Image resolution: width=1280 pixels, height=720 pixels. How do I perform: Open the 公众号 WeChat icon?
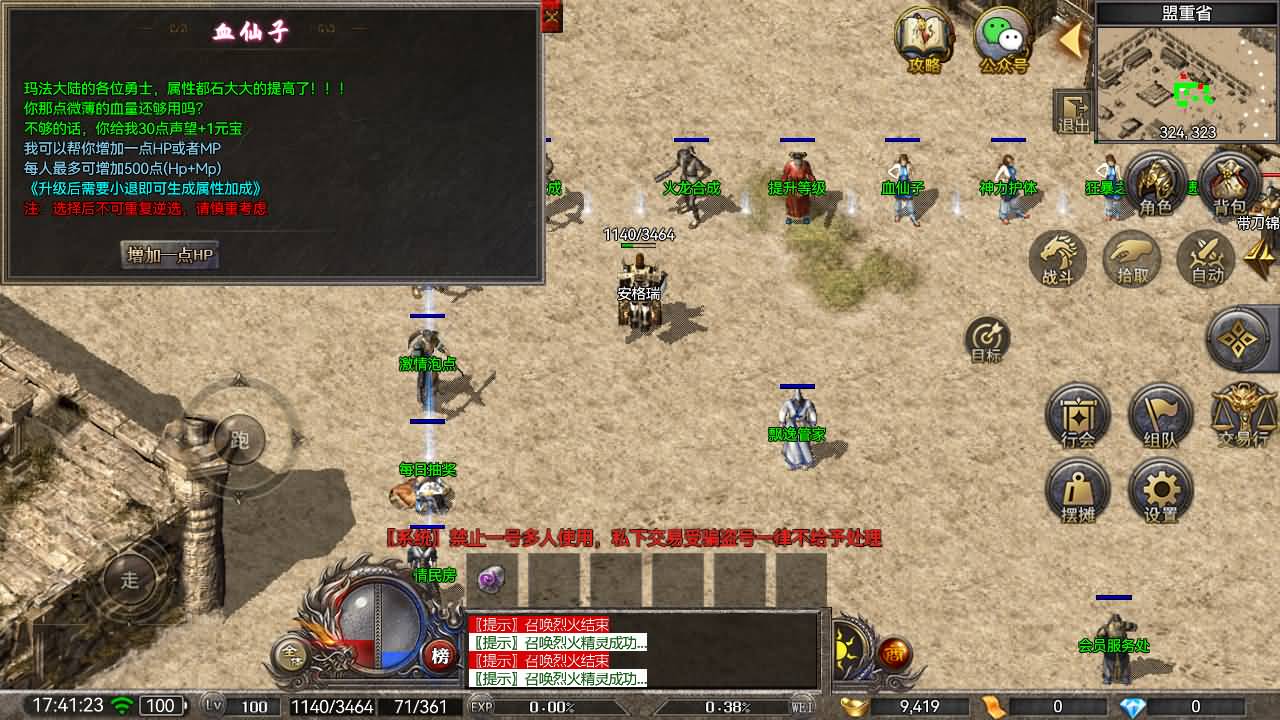[1003, 40]
